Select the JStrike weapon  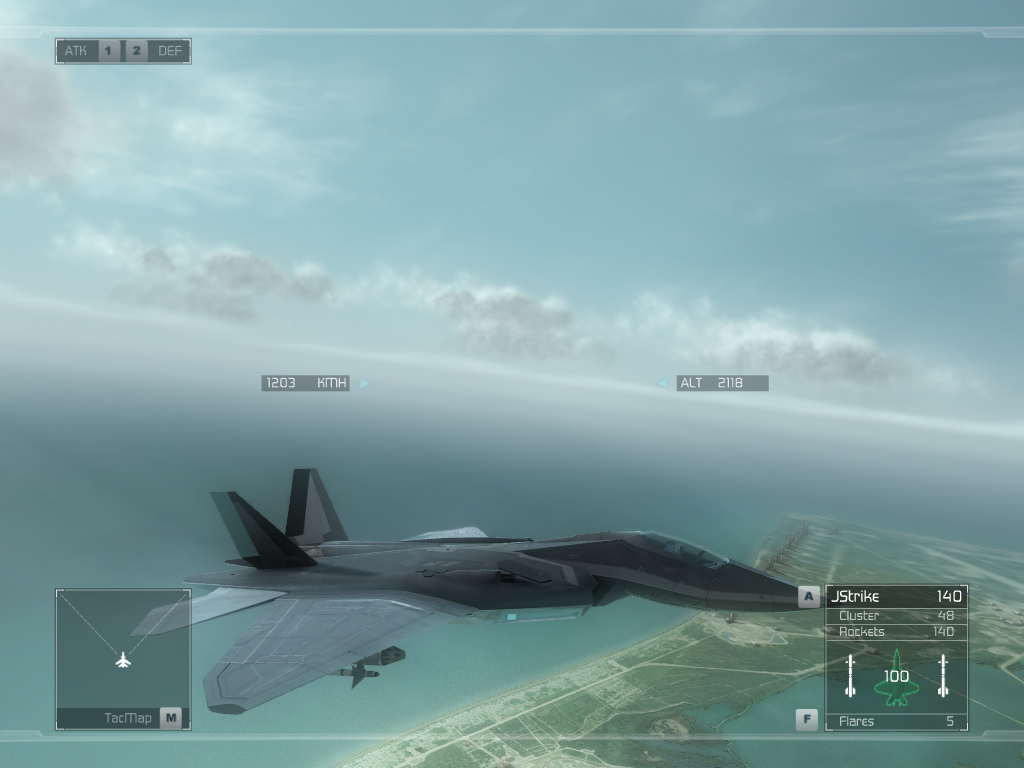895,597
